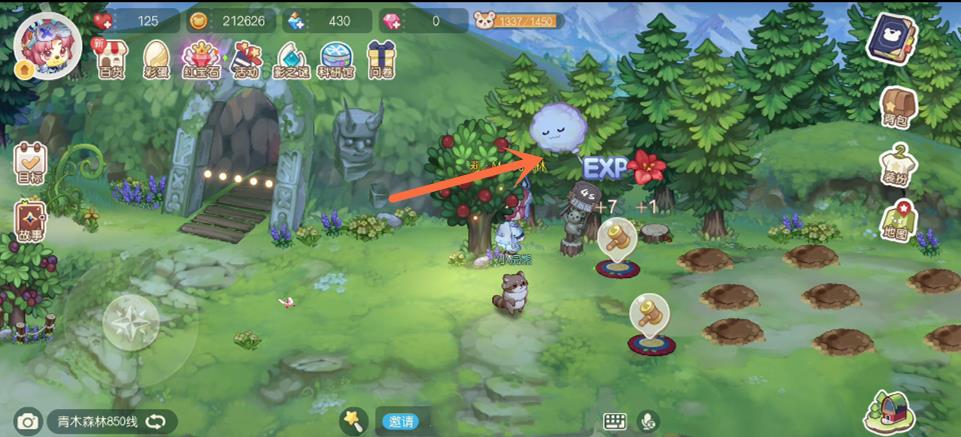
Task: Open the 影之魂 menu
Action: click(x=290, y=58)
